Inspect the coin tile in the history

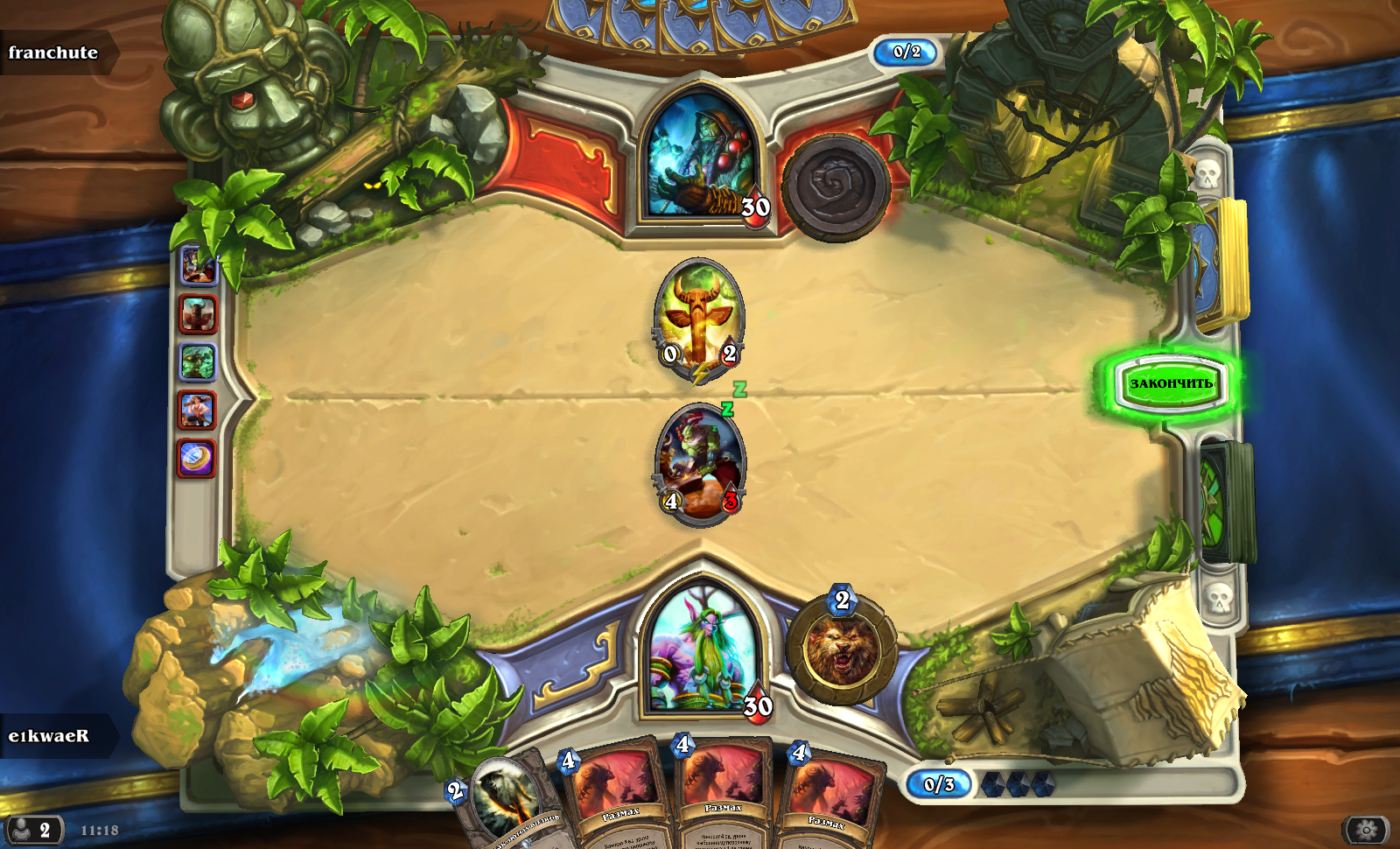pyautogui.click(x=198, y=458)
